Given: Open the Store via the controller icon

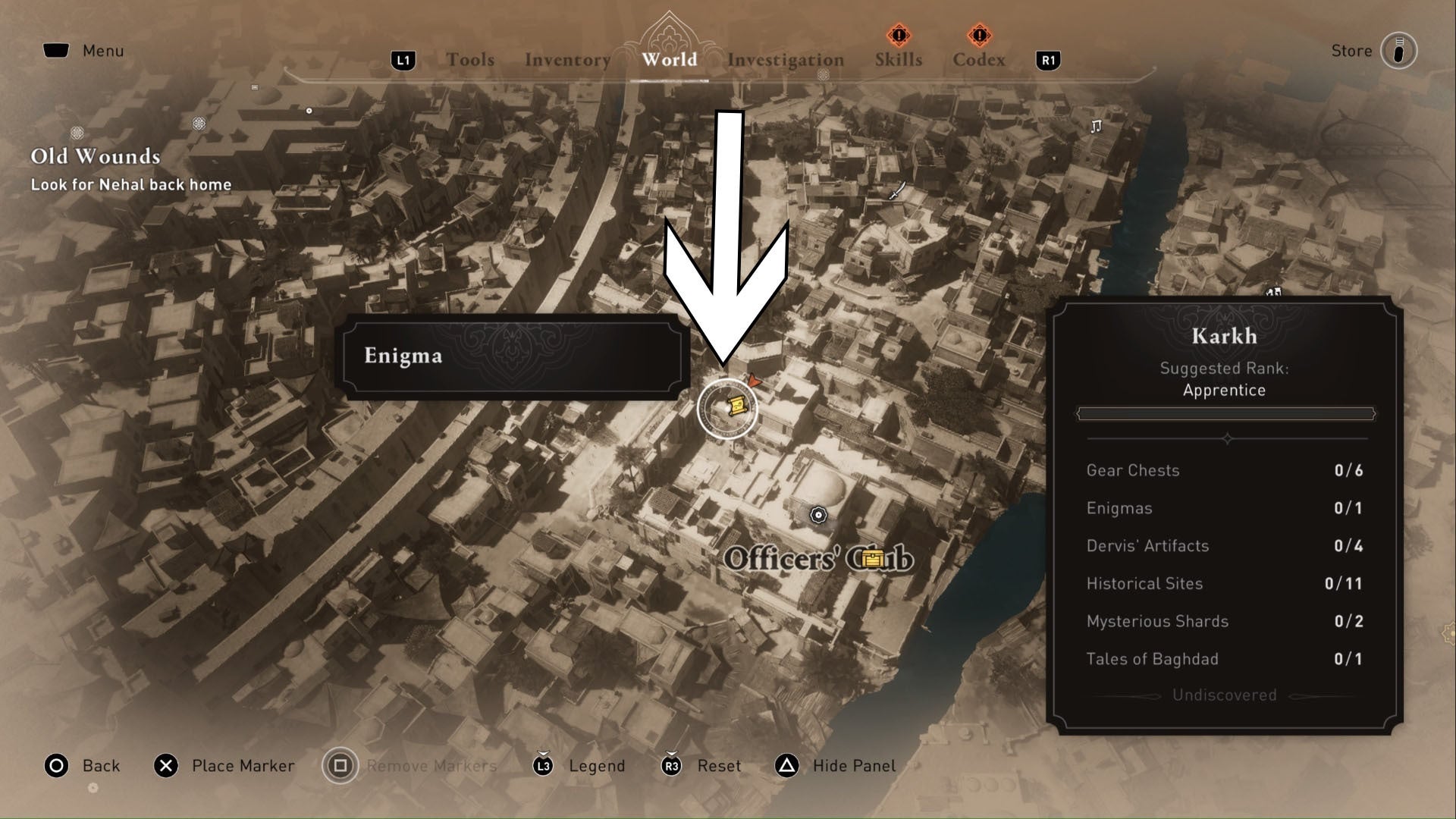Looking at the screenshot, I should click(1399, 51).
